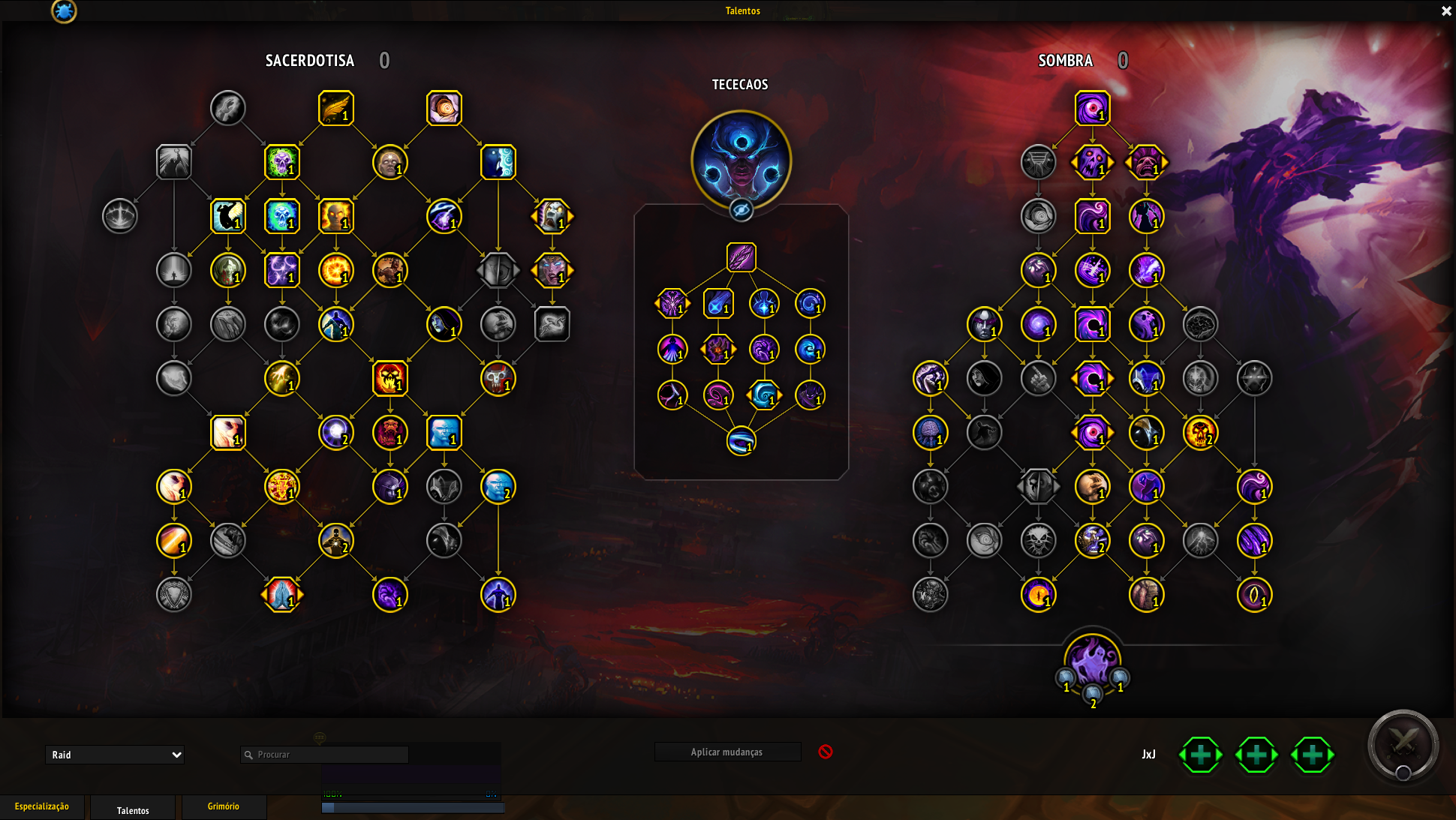Image resolution: width=1456 pixels, height=820 pixels.
Task: Toggle the eye icon below Tececaos portrait
Action: 741,211
